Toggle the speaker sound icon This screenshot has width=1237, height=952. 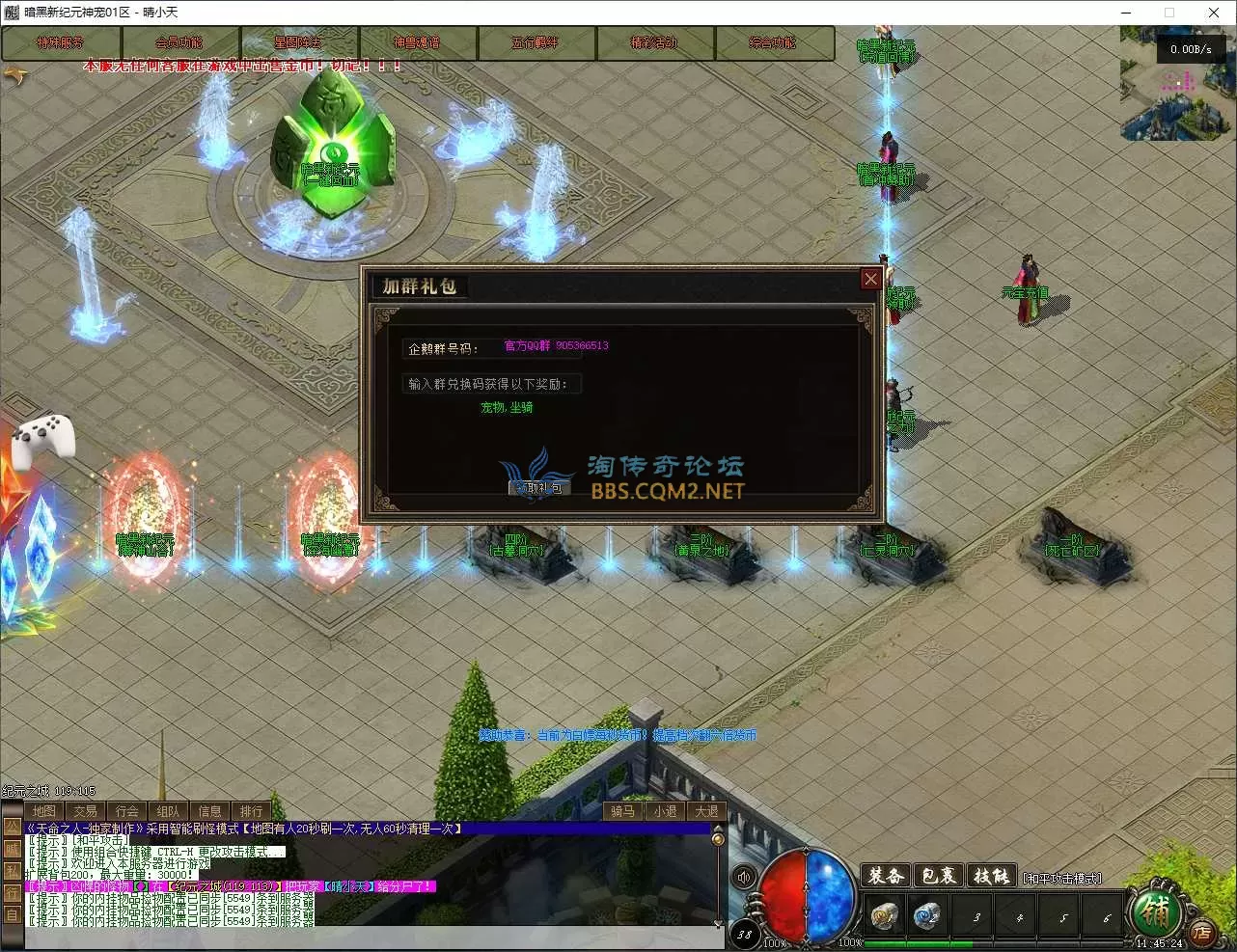744,877
